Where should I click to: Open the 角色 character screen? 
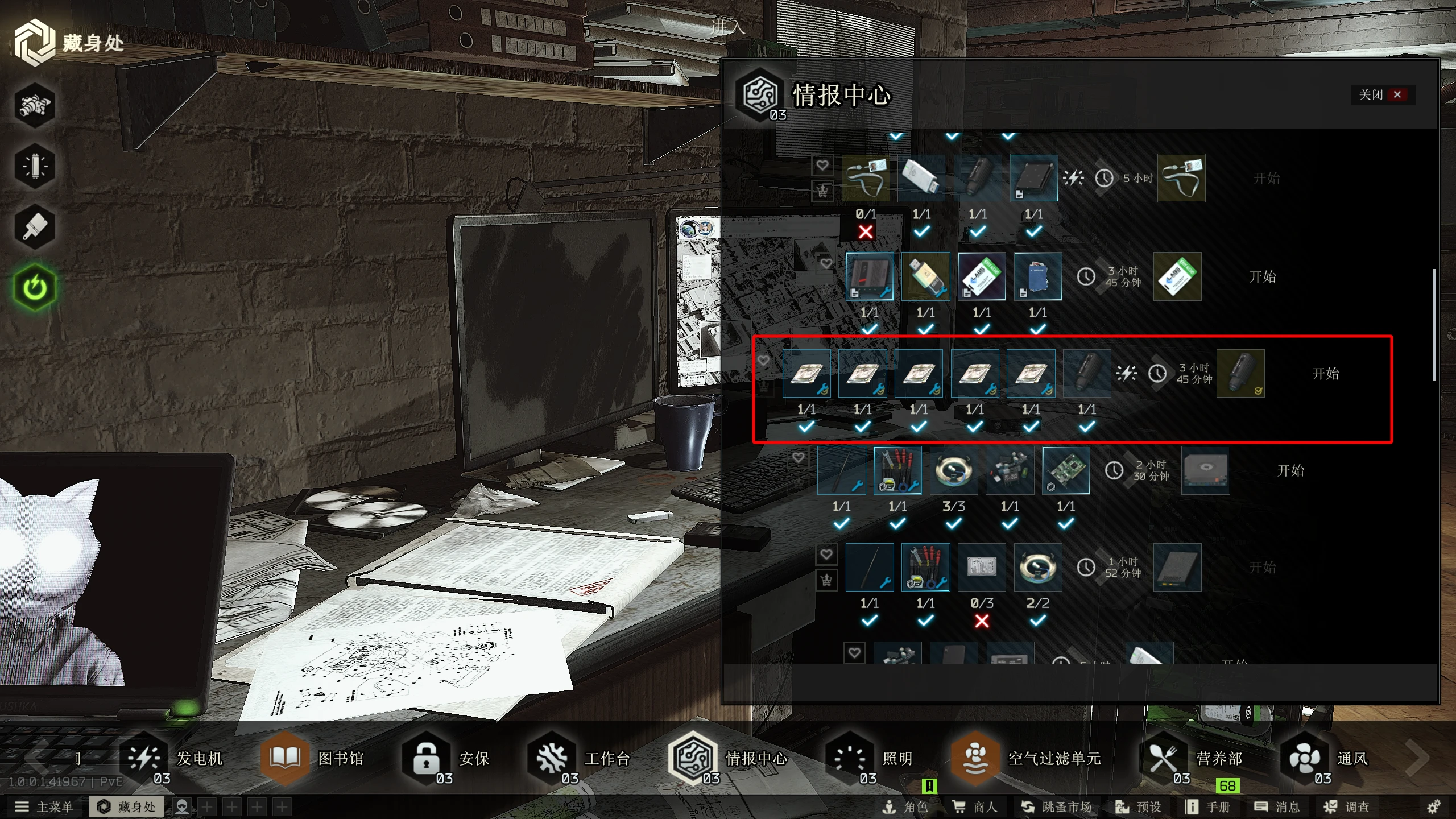[x=905, y=807]
